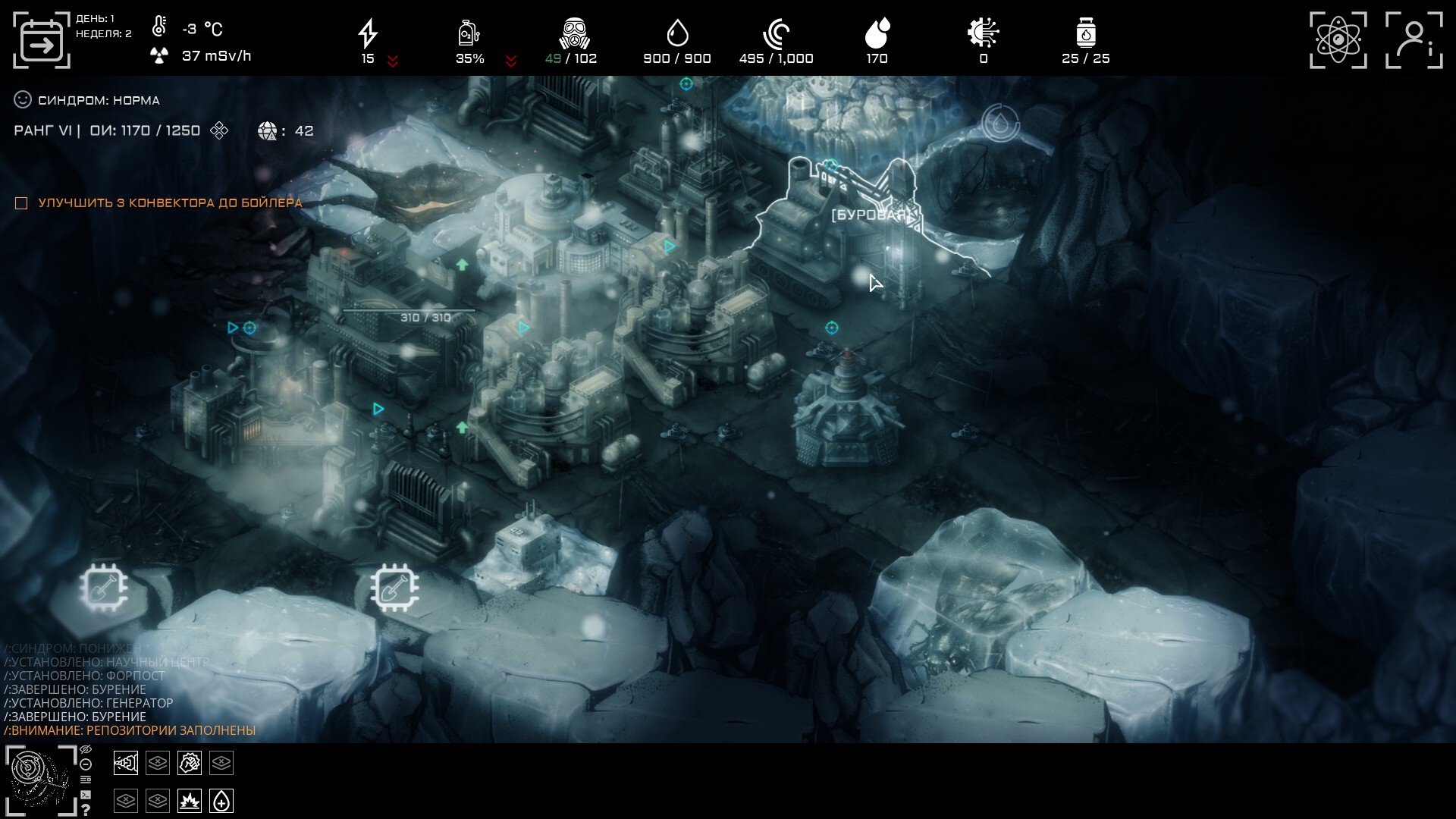Activate the drill ability slot
This screenshot has height=819, width=1456.
pos(126,763)
